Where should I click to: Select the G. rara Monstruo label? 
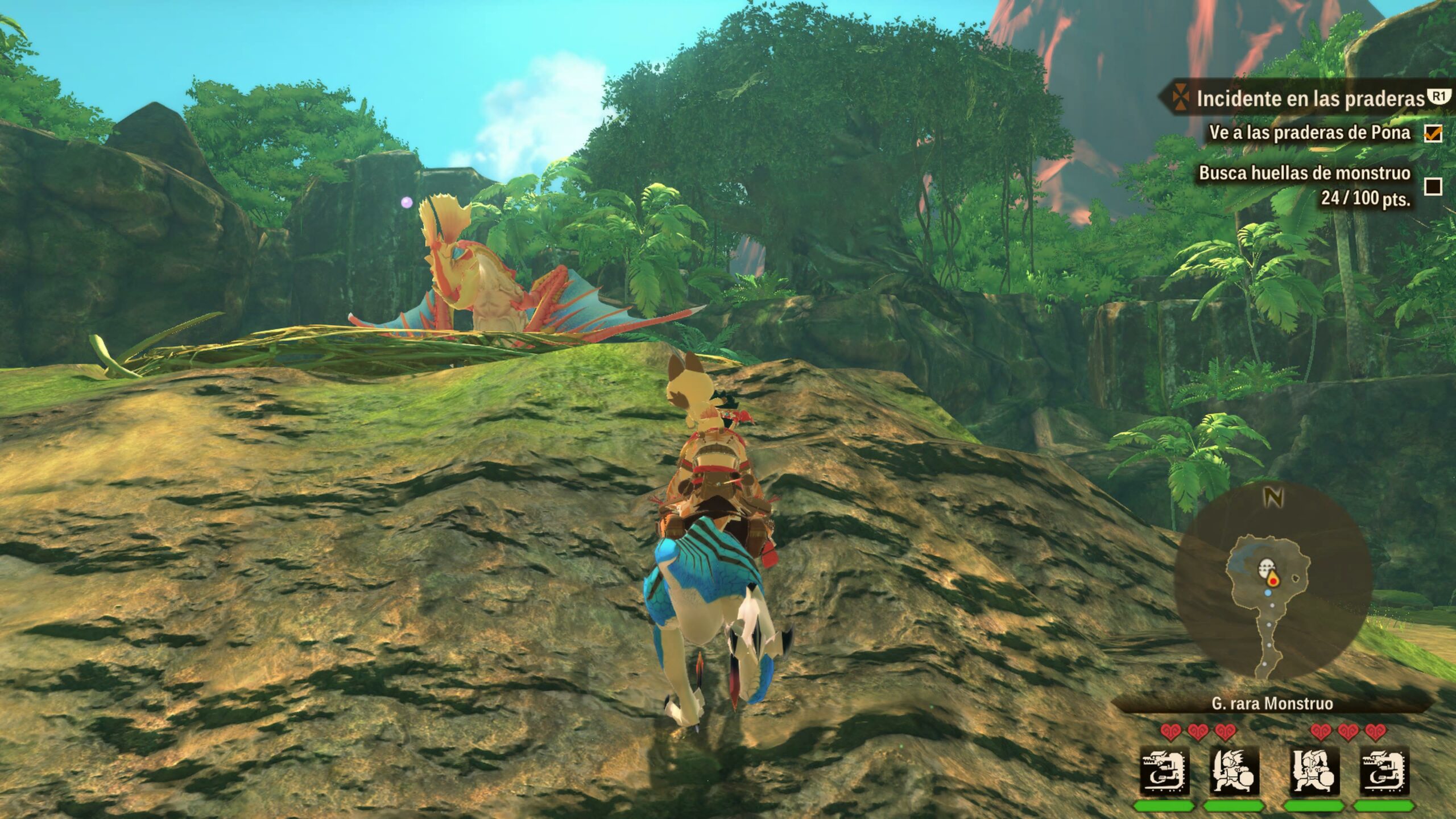pyautogui.click(x=1272, y=704)
